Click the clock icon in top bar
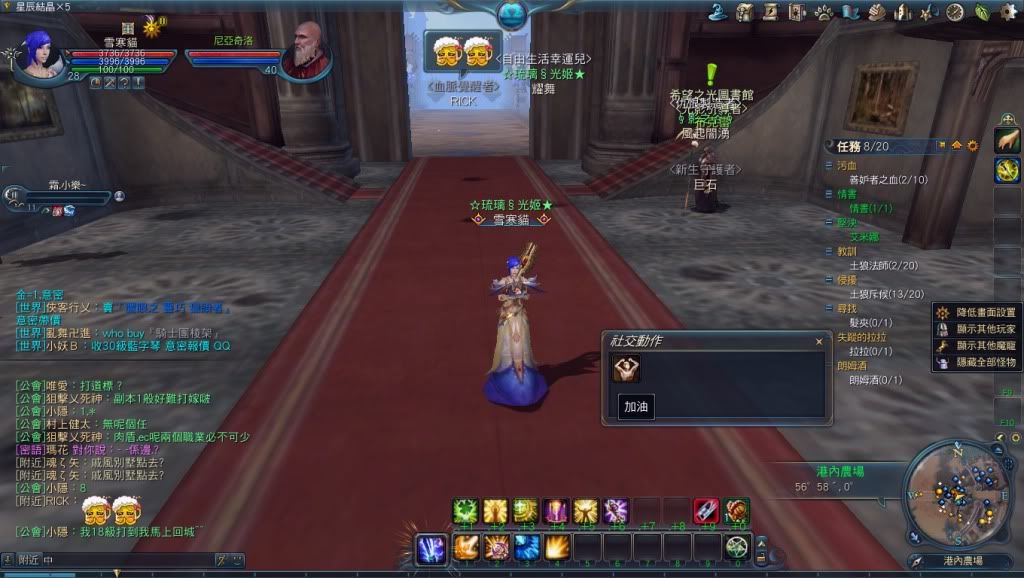 pos(955,12)
